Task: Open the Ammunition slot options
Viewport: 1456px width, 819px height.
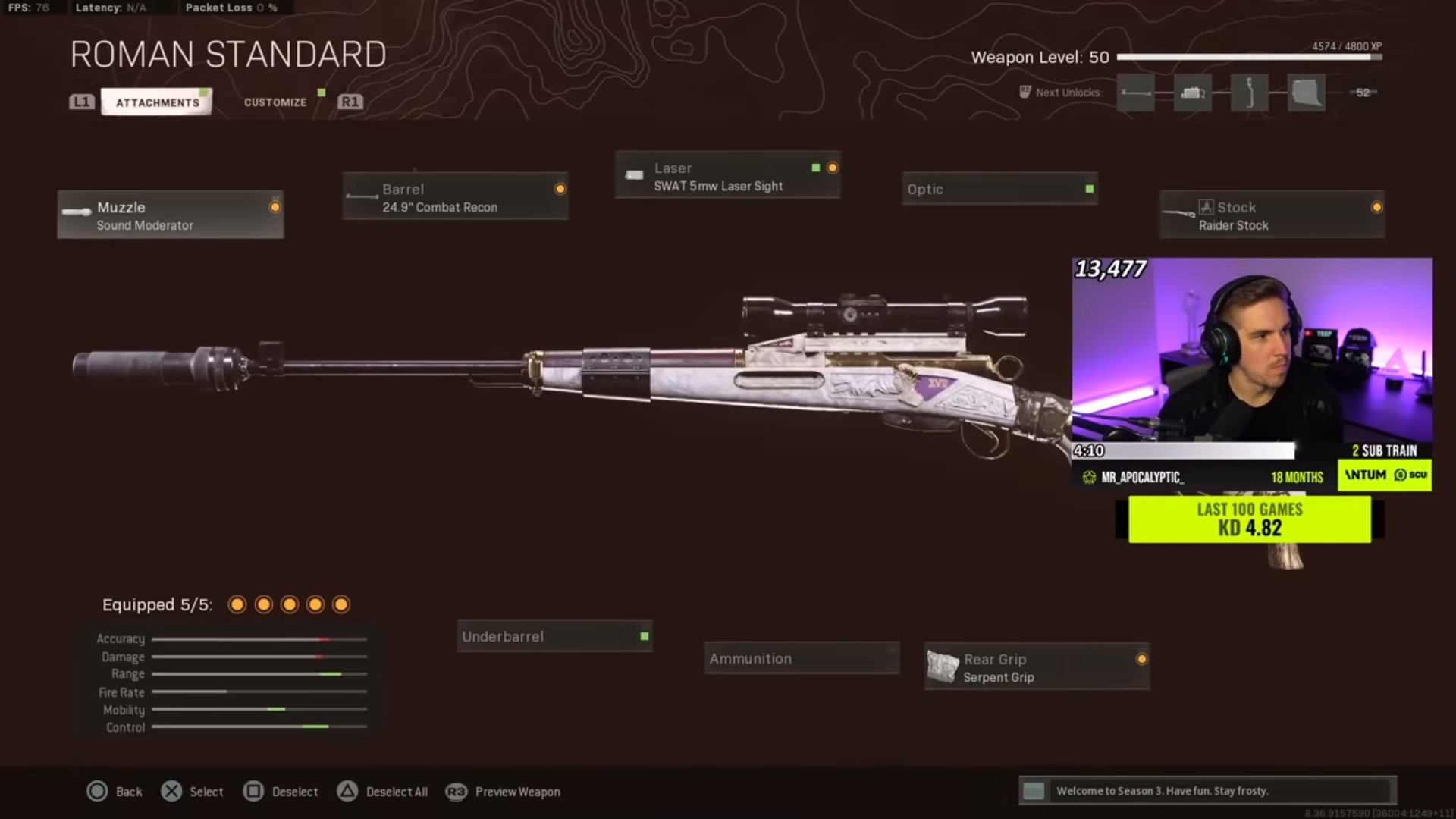Action: point(800,658)
